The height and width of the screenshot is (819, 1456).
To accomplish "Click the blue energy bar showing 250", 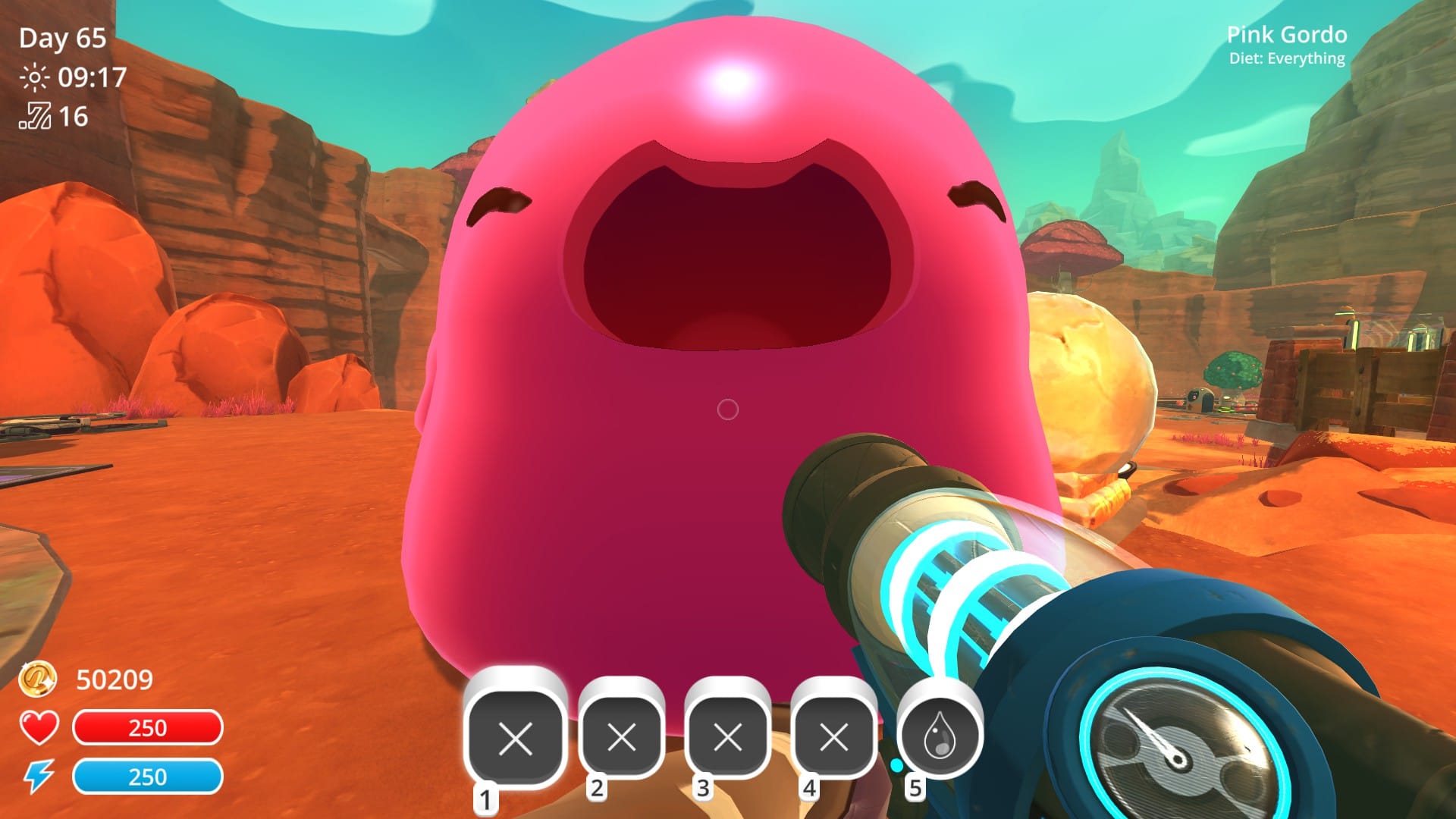I will tap(149, 778).
